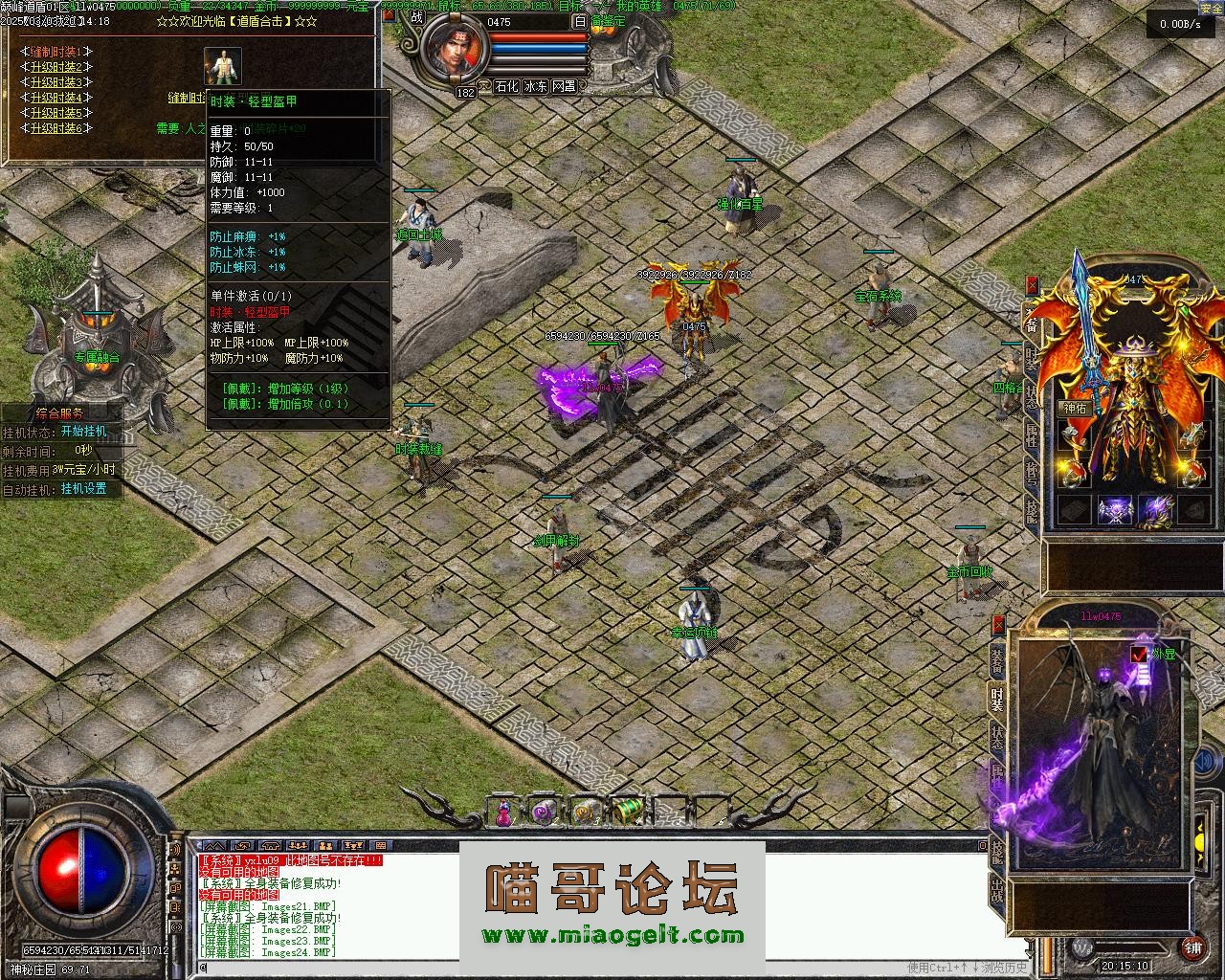Close the lower hero costume panel
The image size is (1225, 980).
[x=998, y=624]
